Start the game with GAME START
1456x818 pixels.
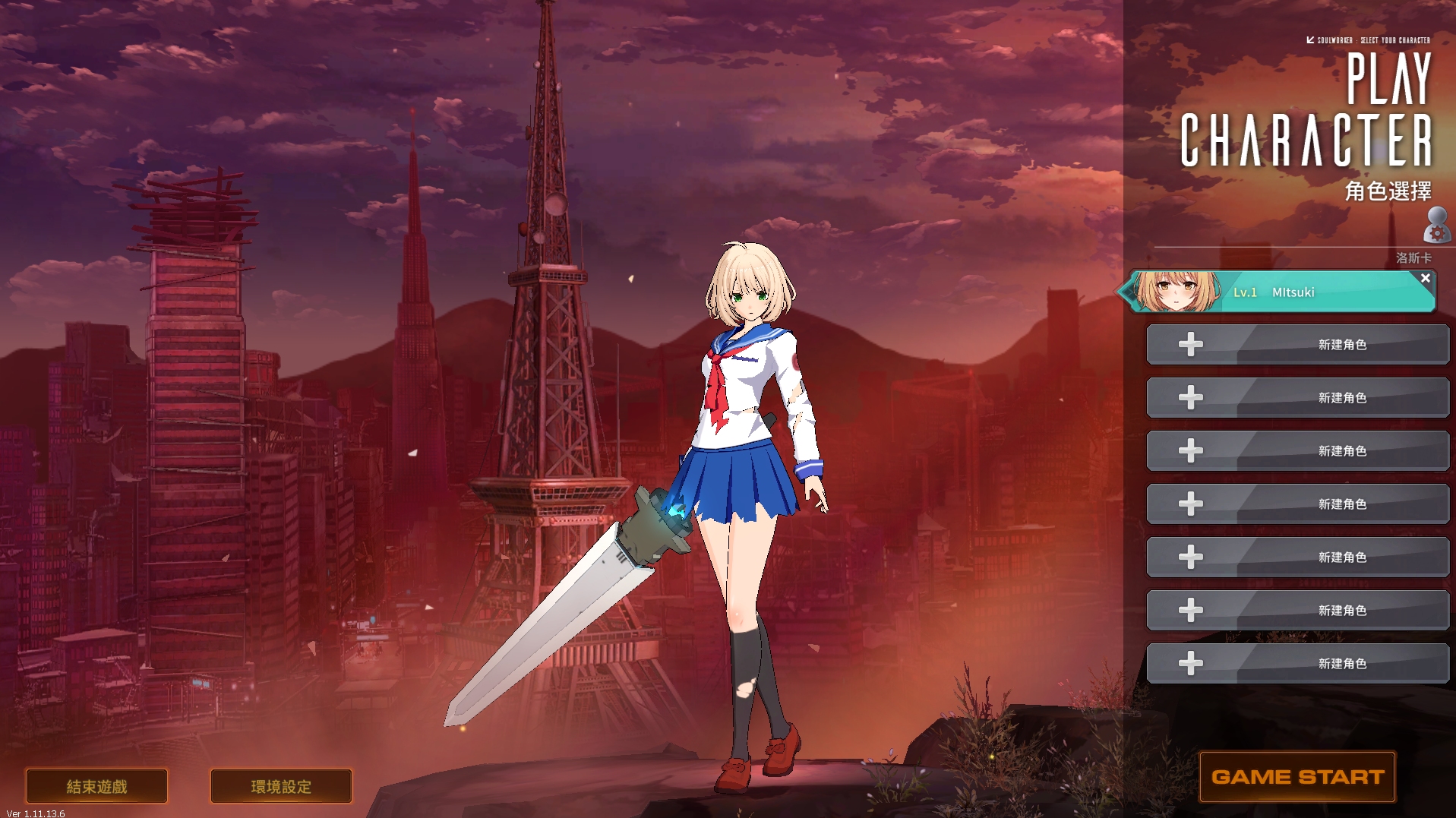[x=1297, y=777]
